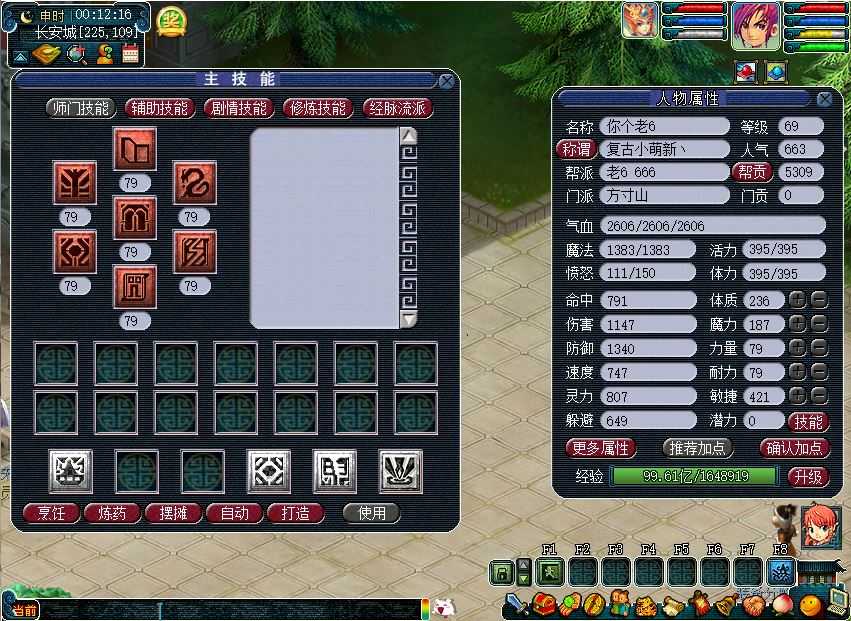Toggle the 自动 button
Image resolution: width=851 pixels, height=621 pixels.
click(x=234, y=513)
